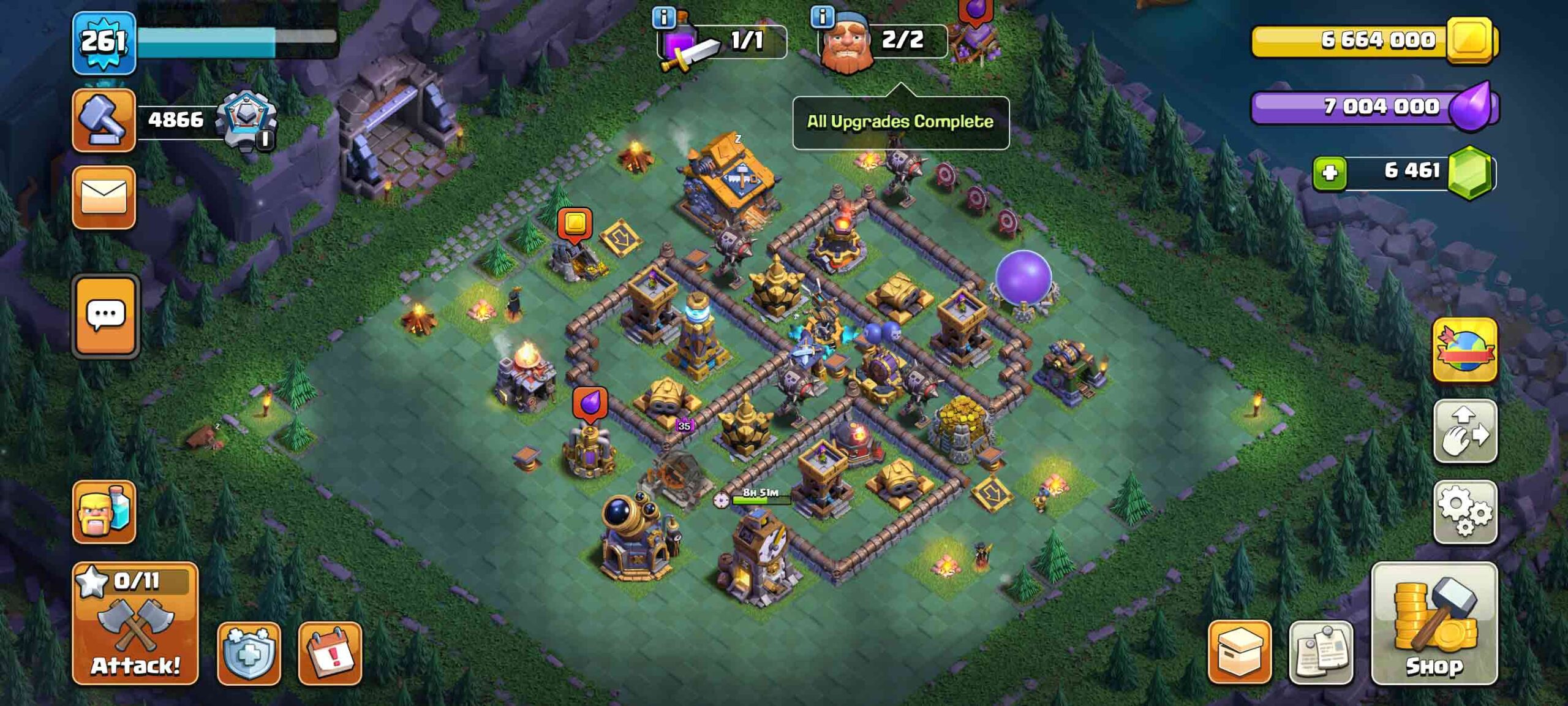The width and height of the screenshot is (1568, 706).
Task: Open the pinned notes task list
Action: 1321,652
